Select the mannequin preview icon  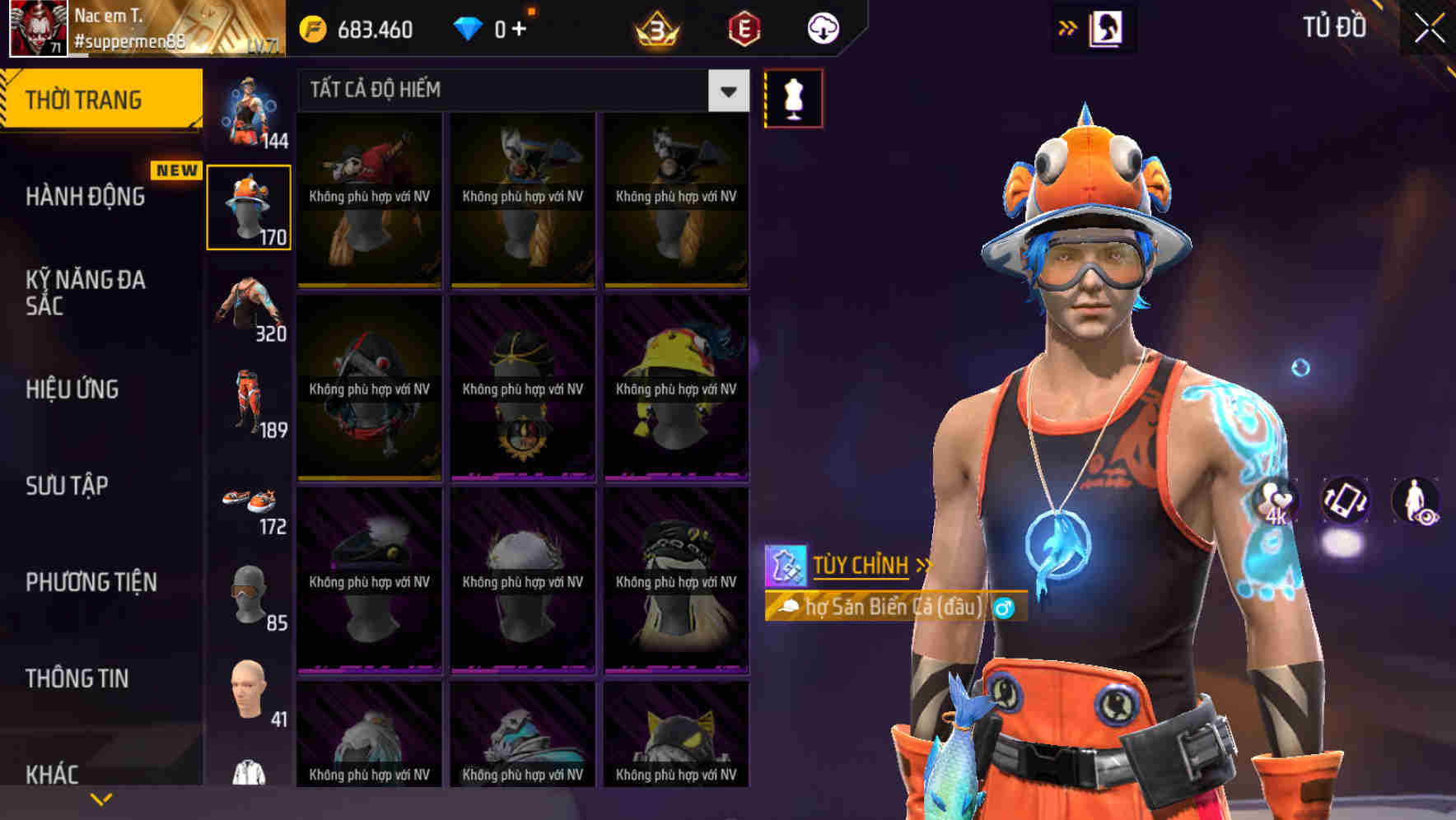coord(793,97)
